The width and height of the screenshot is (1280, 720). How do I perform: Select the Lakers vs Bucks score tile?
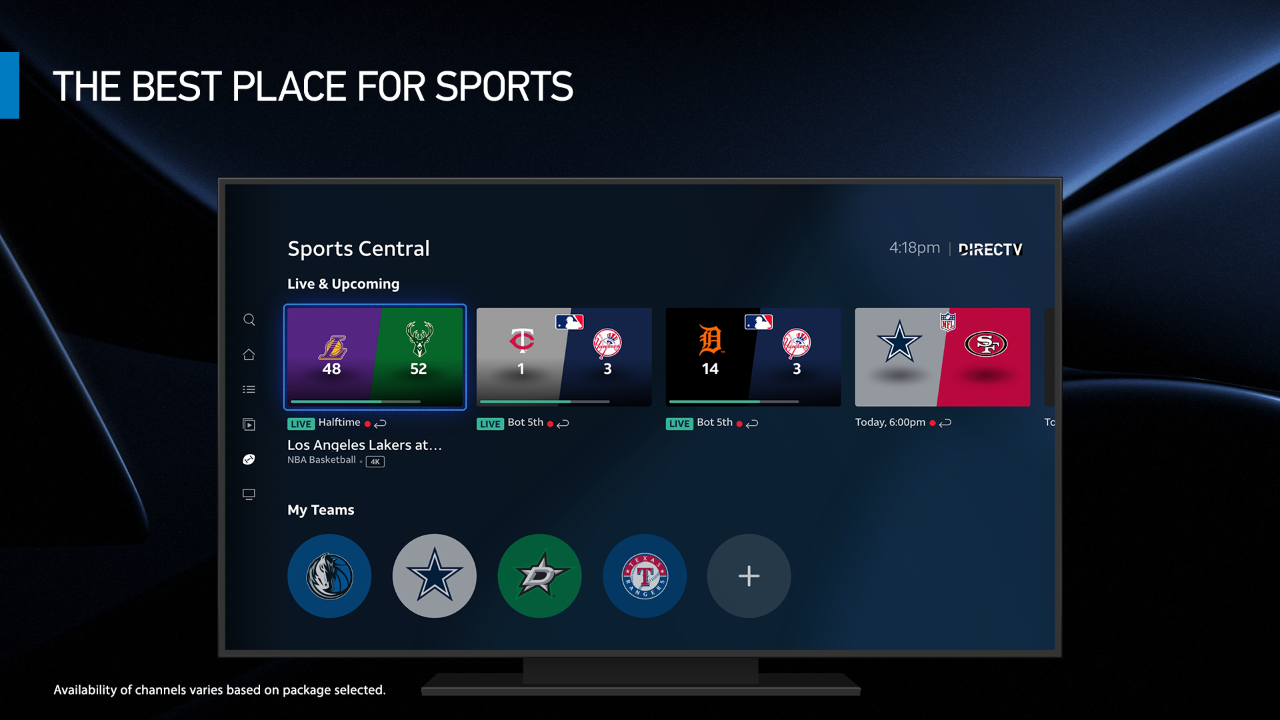[x=374, y=357]
